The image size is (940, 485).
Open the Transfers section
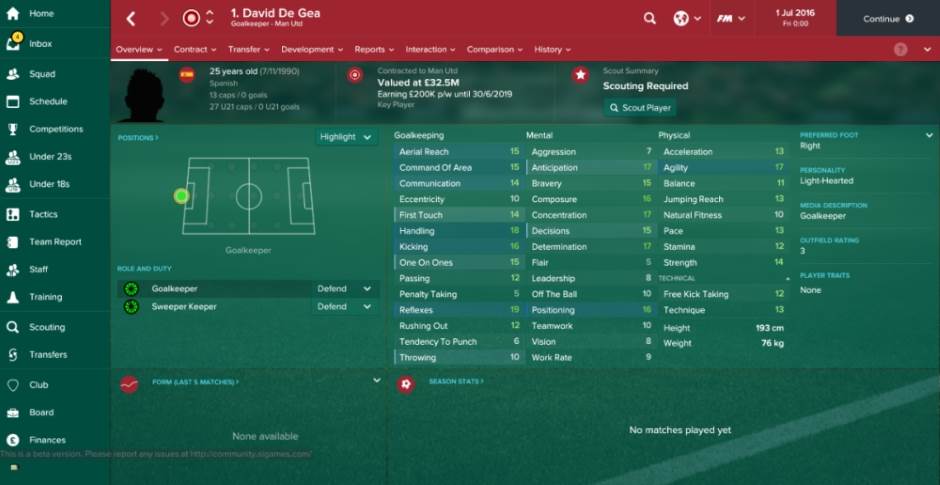click(48, 354)
